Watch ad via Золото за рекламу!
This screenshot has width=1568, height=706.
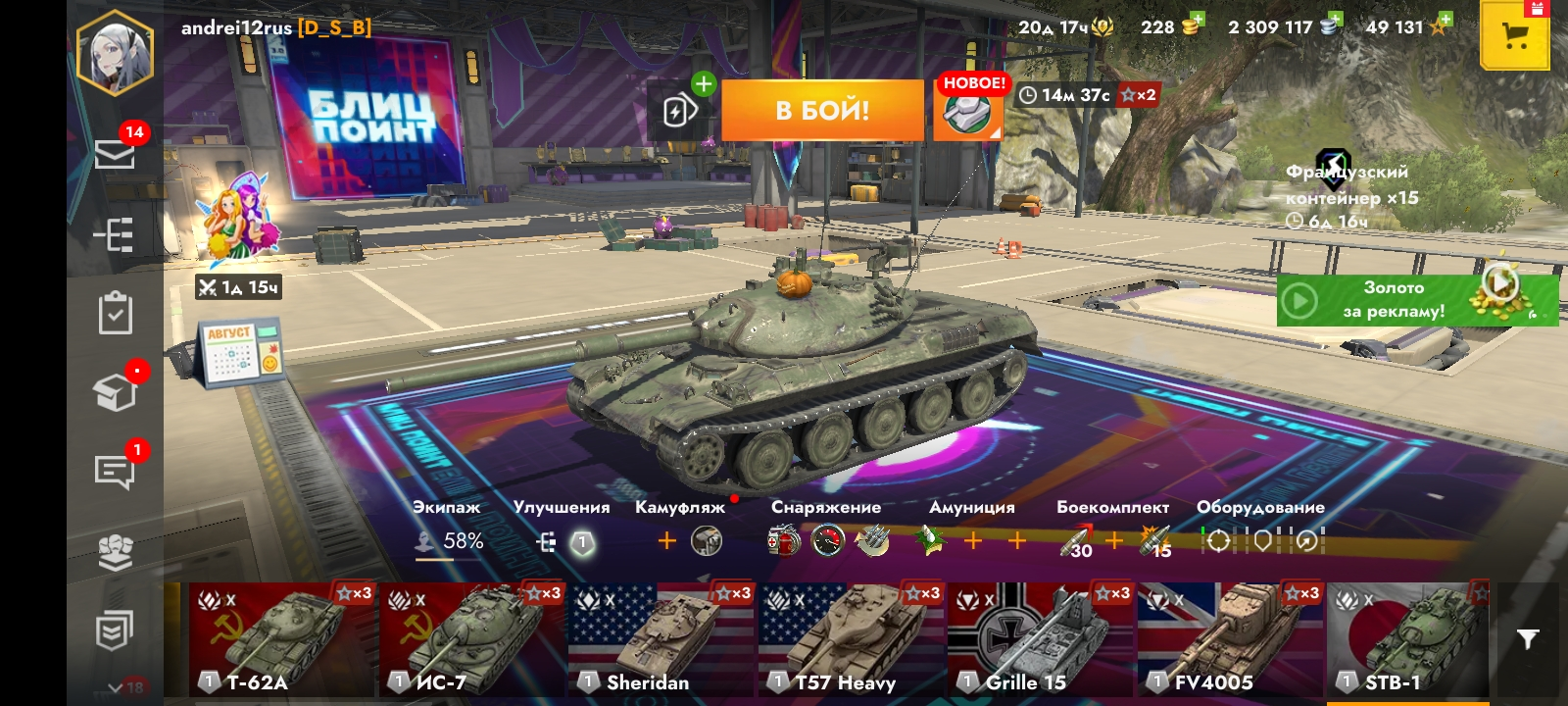point(1416,300)
